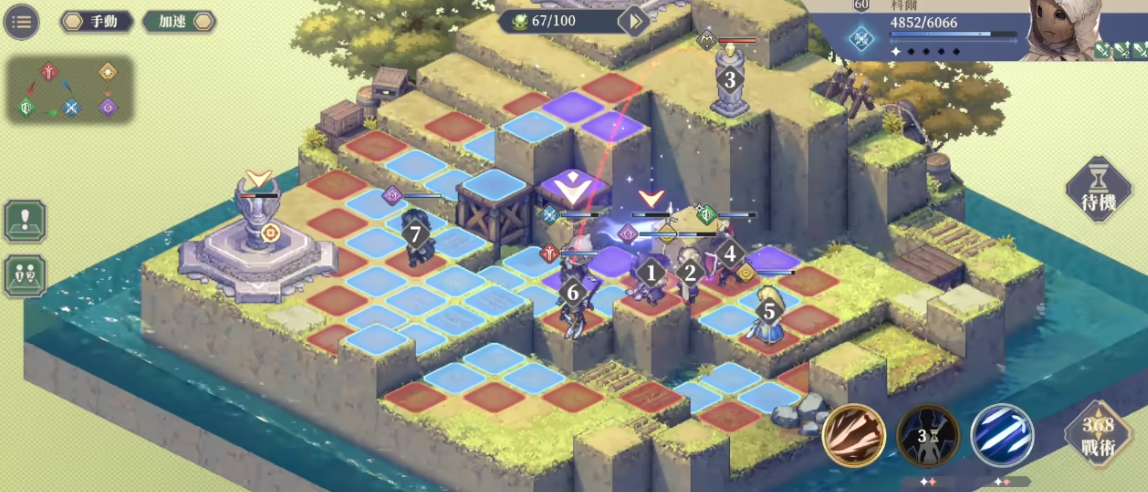Select the unit marked with turn number 5
Screen dimensions: 1148x492
[768, 312]
